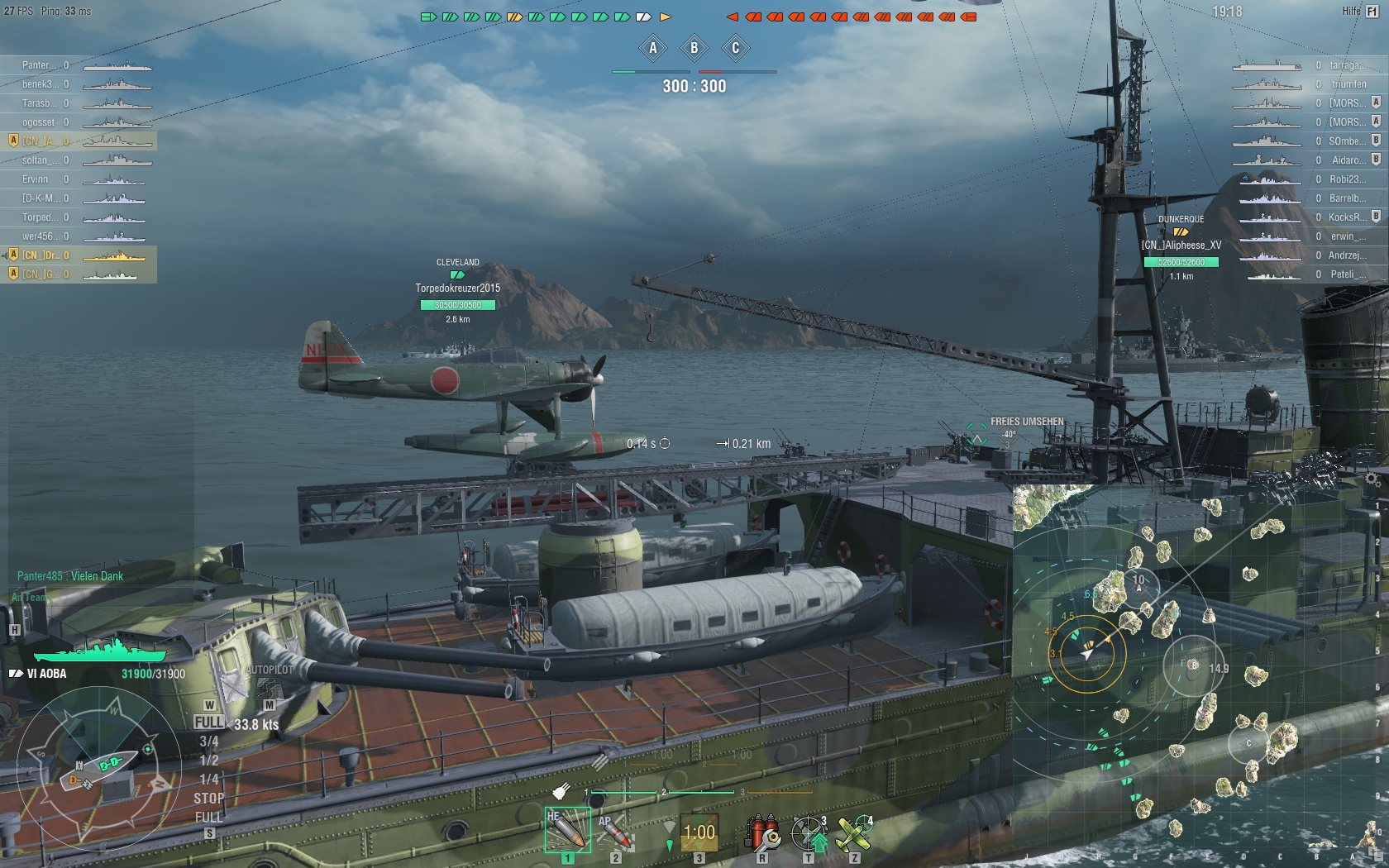
Task: Activate Damage Control Party consumable
Action: pos(762,832)
